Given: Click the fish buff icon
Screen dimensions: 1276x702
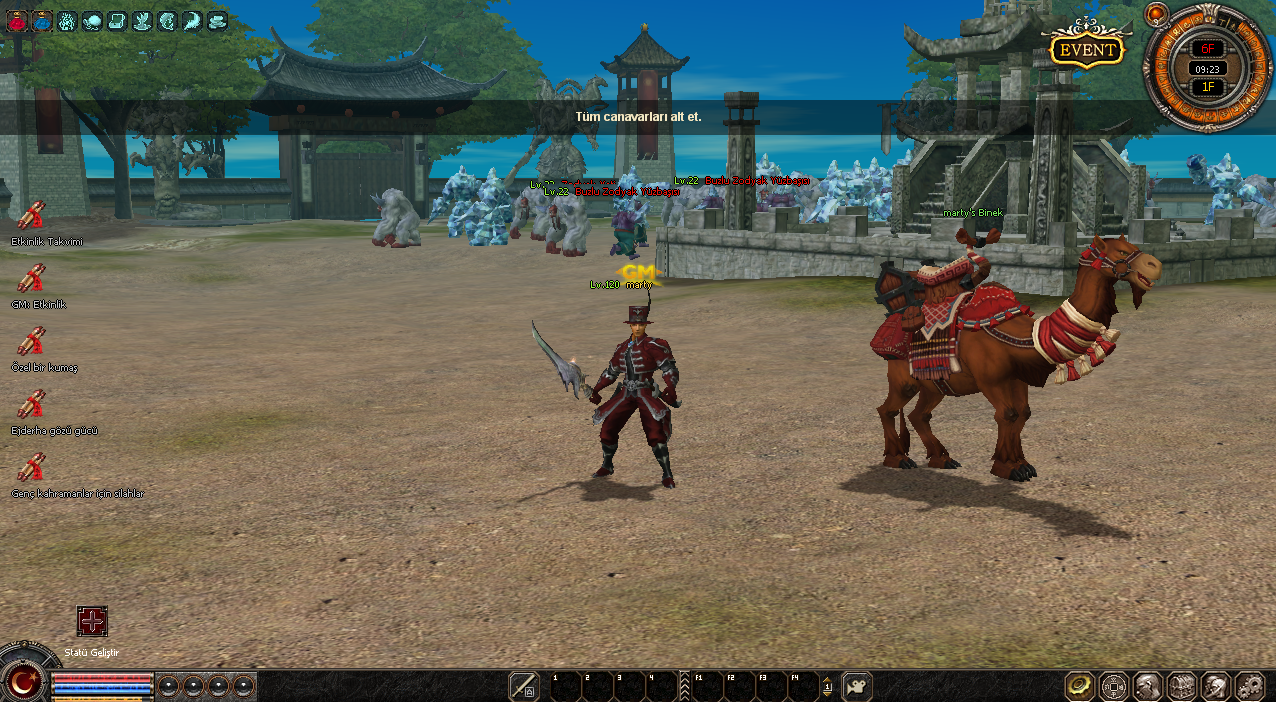Looking at the screenshot, I should 92,20.
